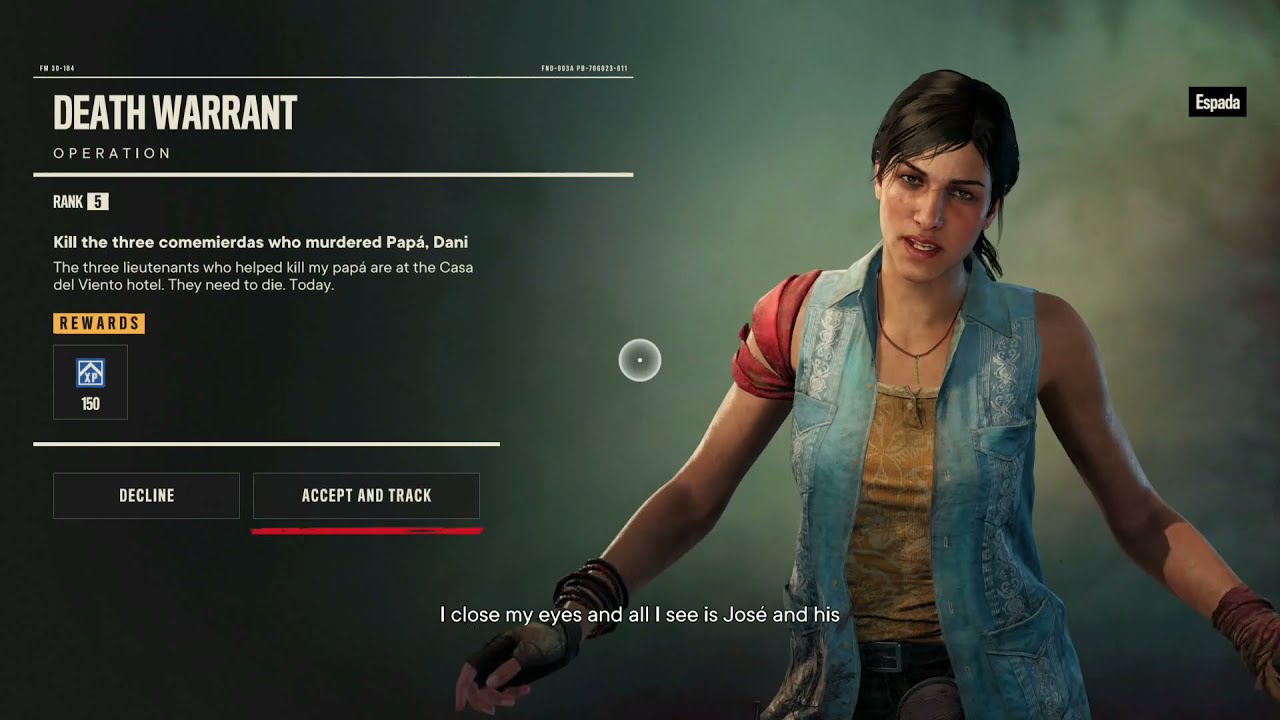Decline the Death Warrant operation
1280x720 pixels.
pyautogui.click(x=146, y=496)
